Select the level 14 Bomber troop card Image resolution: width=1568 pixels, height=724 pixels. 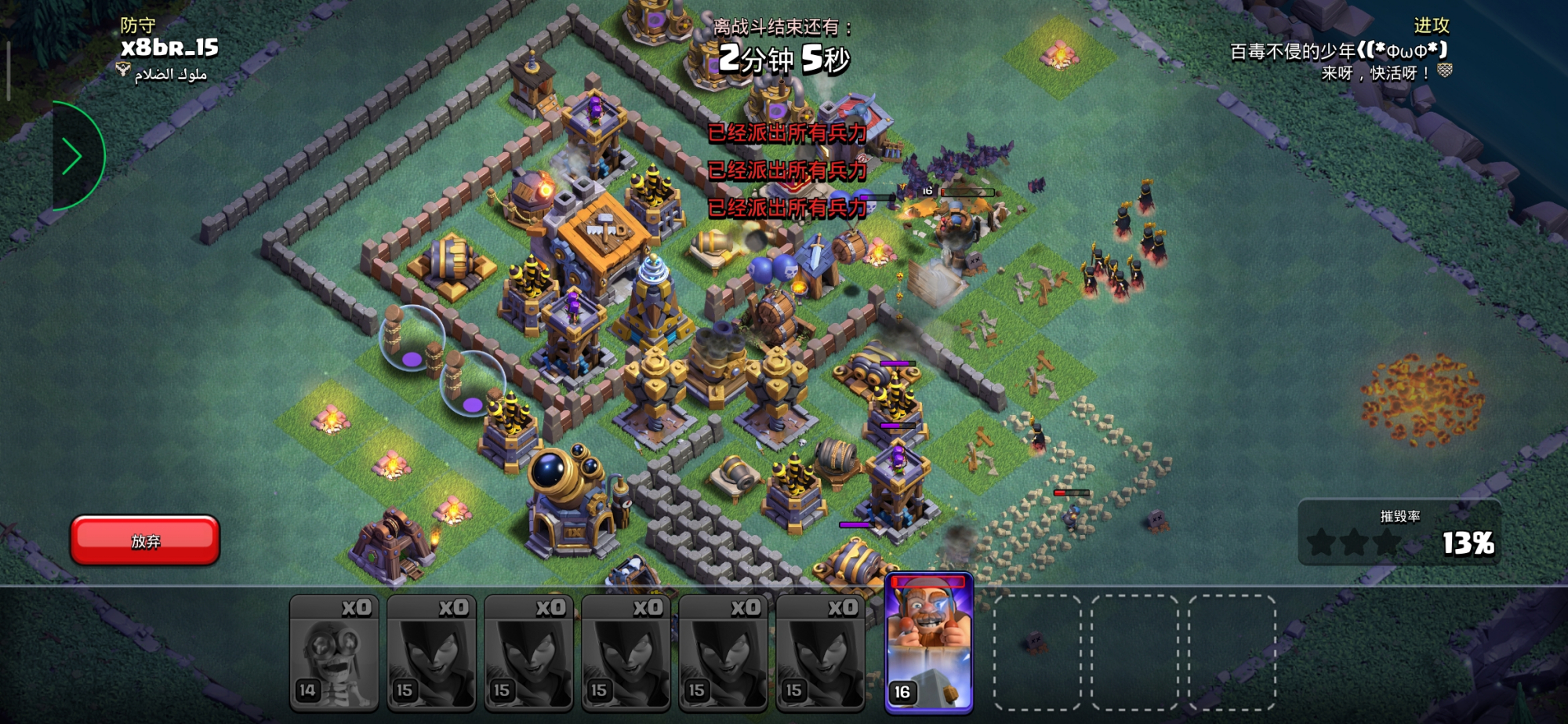tap(334, 653)
